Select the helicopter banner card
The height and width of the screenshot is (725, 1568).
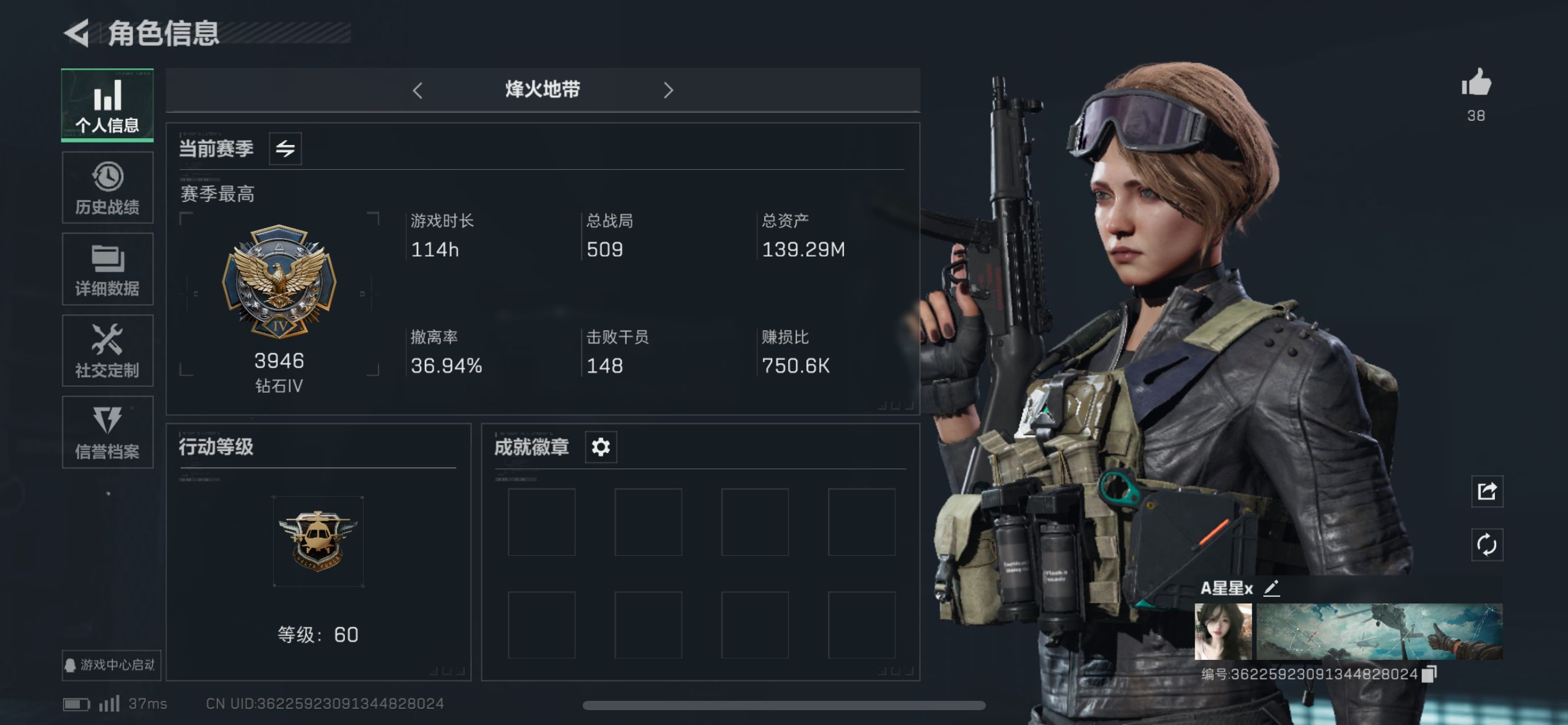pos(1379,632)
